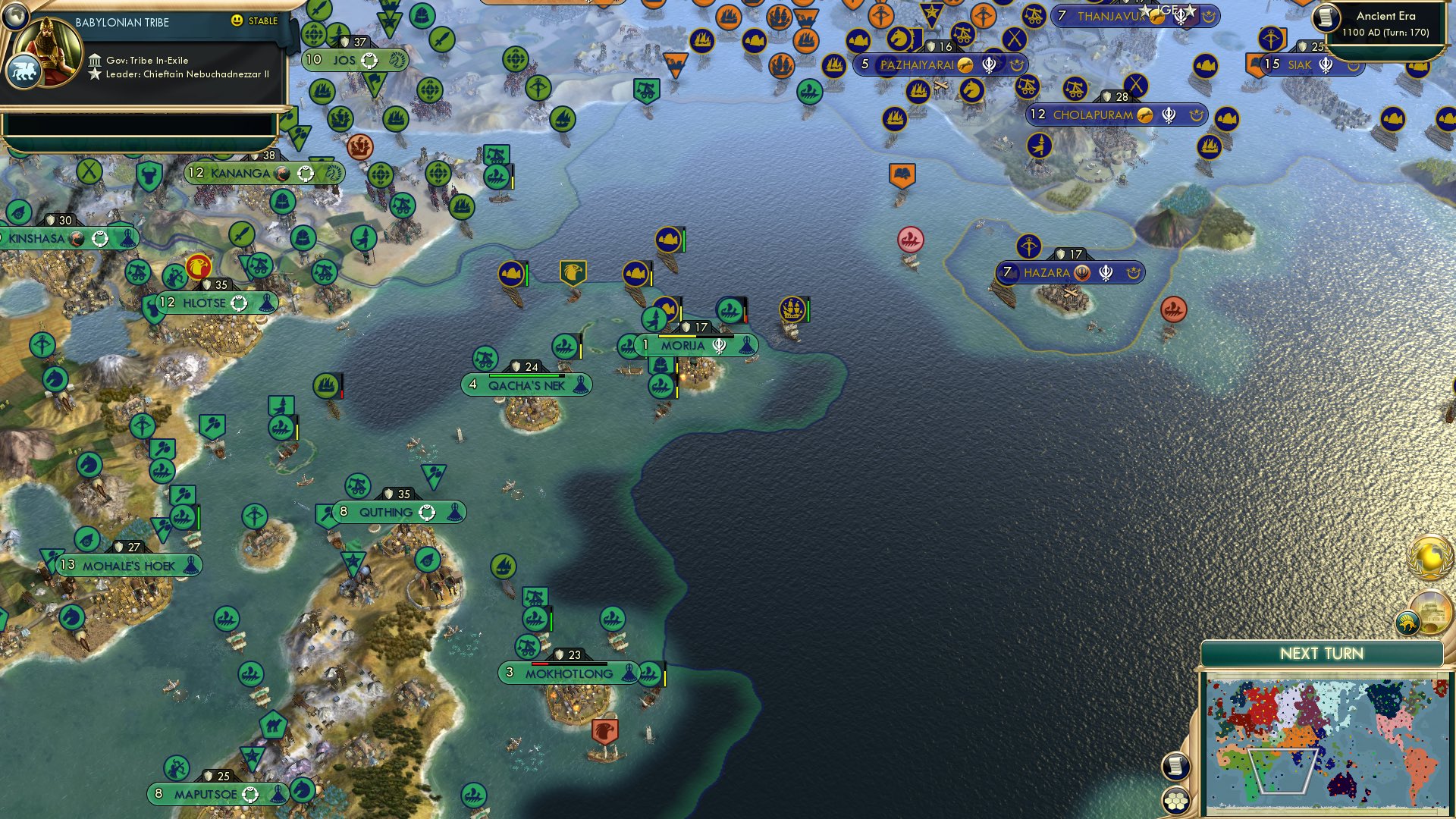This screenshot has height=819, width=1456.
Task: Click the golden globe world congress notification
Action: [x=1429, y=558]
